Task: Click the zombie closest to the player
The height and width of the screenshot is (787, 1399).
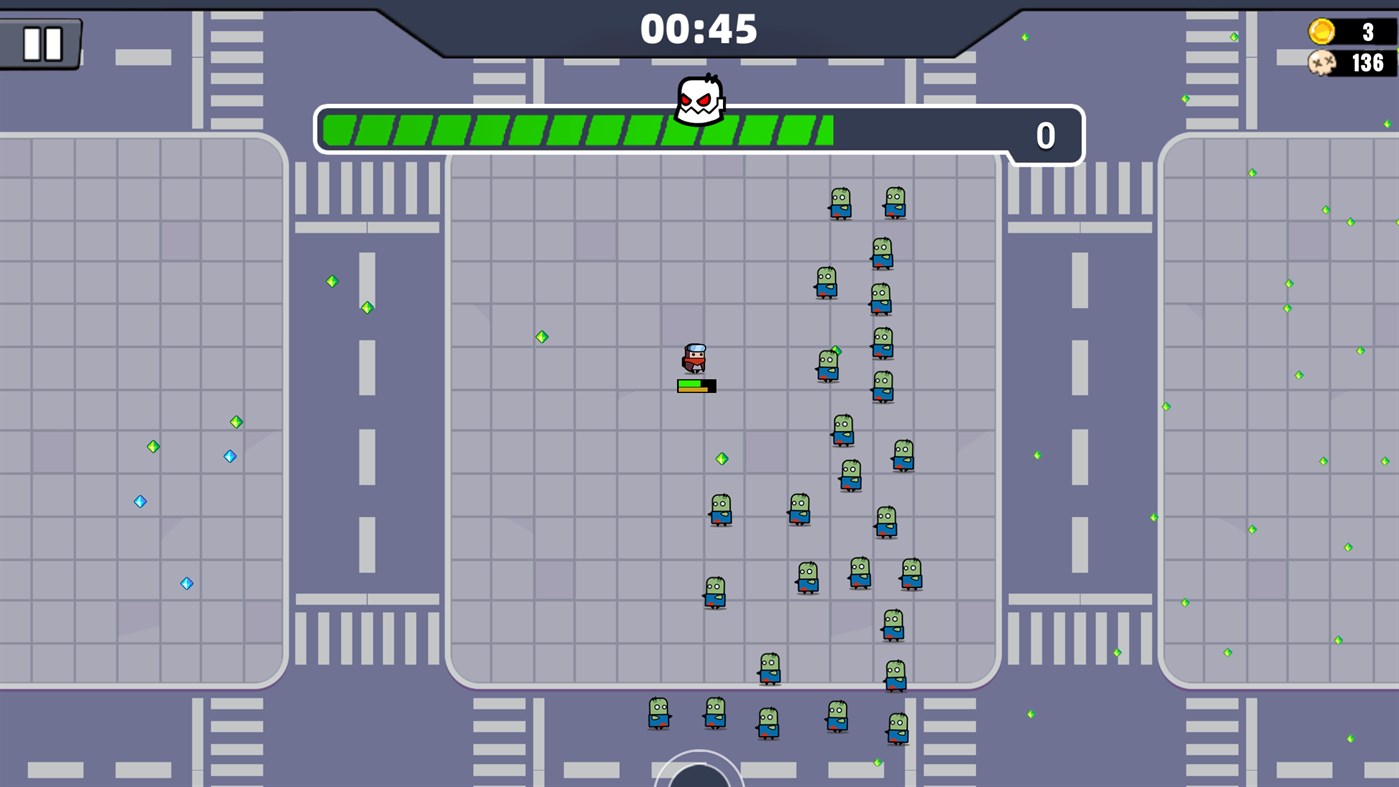Action: 826,366
